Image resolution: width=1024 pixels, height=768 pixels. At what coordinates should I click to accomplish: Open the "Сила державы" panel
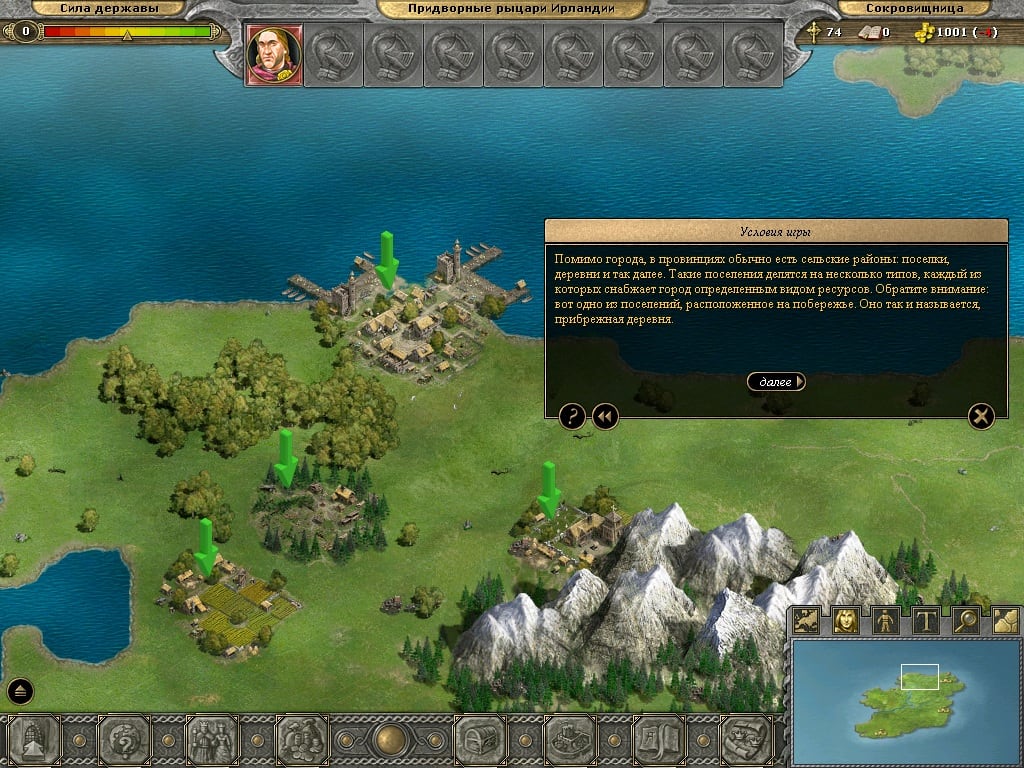[109, 9]
